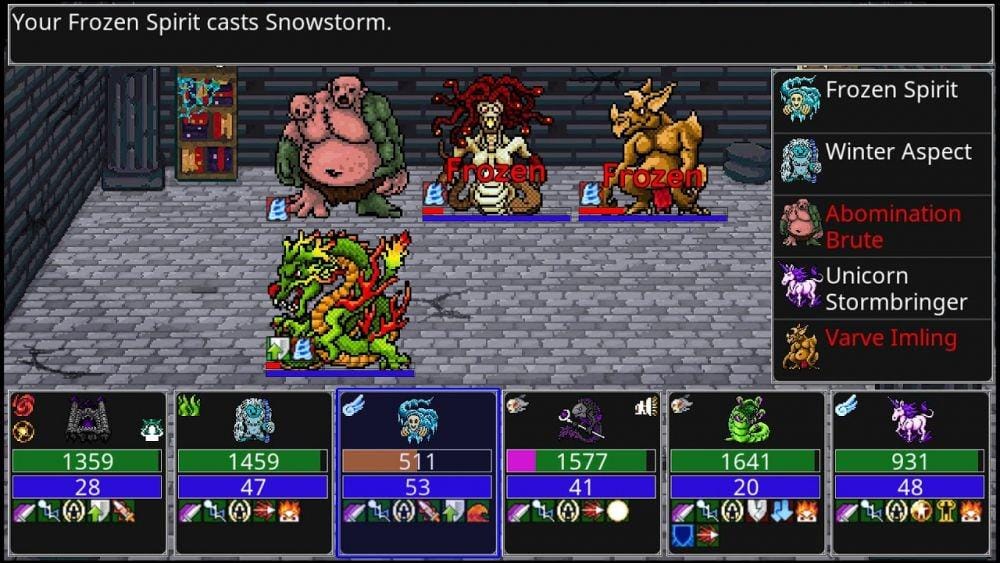Open the Winter Aspect party panel with 1459 health
Screen dimensions: 1000x563
pos(252,472)
